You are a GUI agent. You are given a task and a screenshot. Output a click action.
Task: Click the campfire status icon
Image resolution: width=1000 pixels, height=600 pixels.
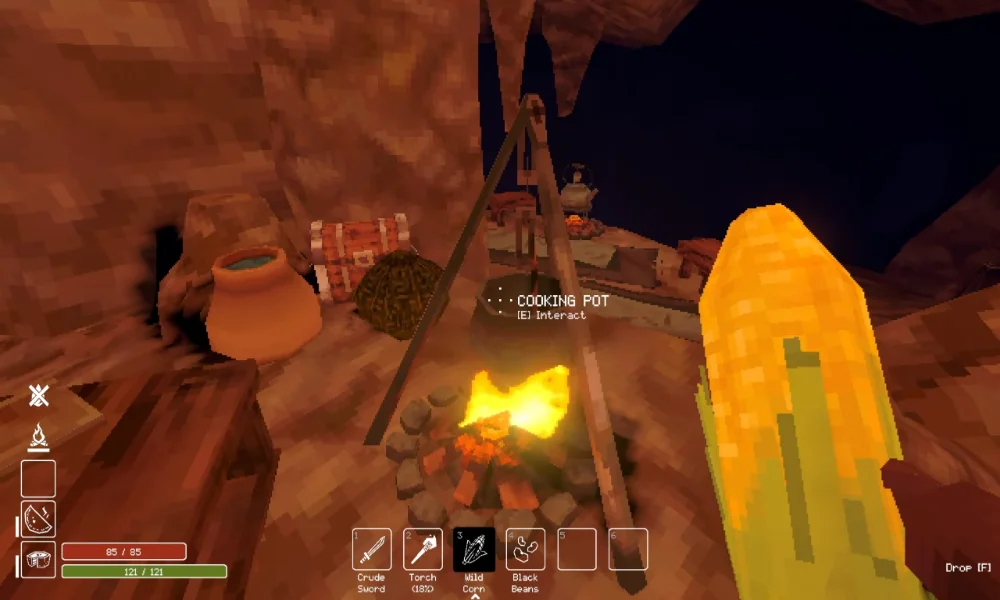[x=39, y=437]
